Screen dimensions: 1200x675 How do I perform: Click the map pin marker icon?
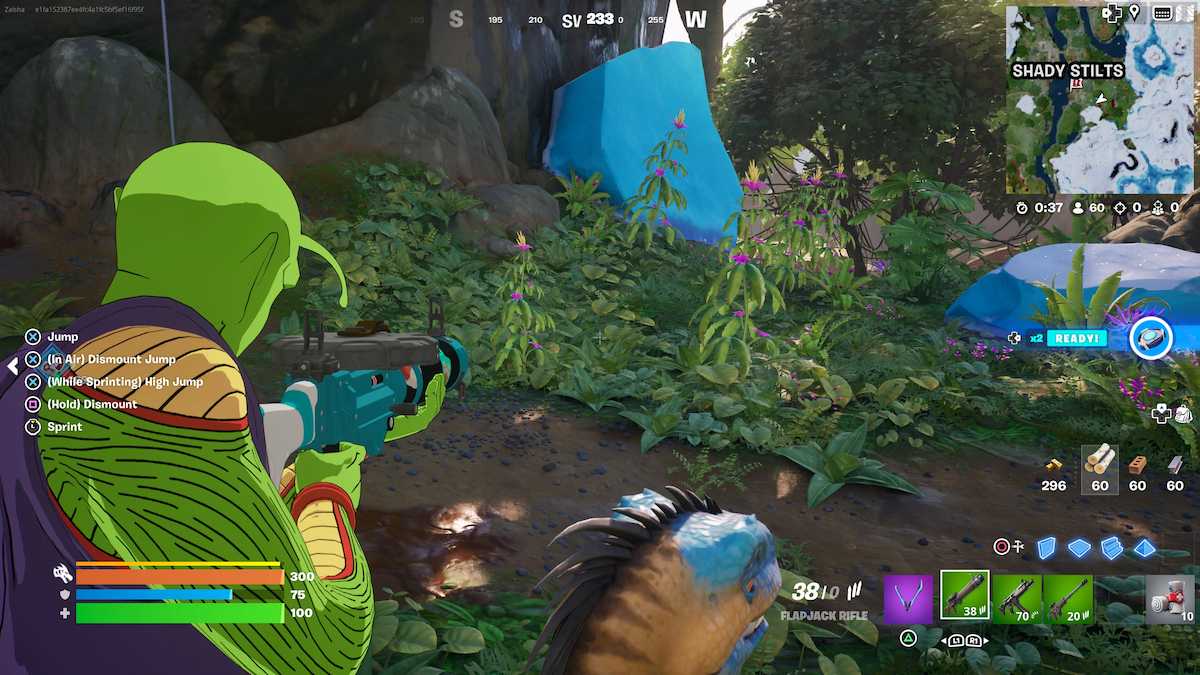1135,13
